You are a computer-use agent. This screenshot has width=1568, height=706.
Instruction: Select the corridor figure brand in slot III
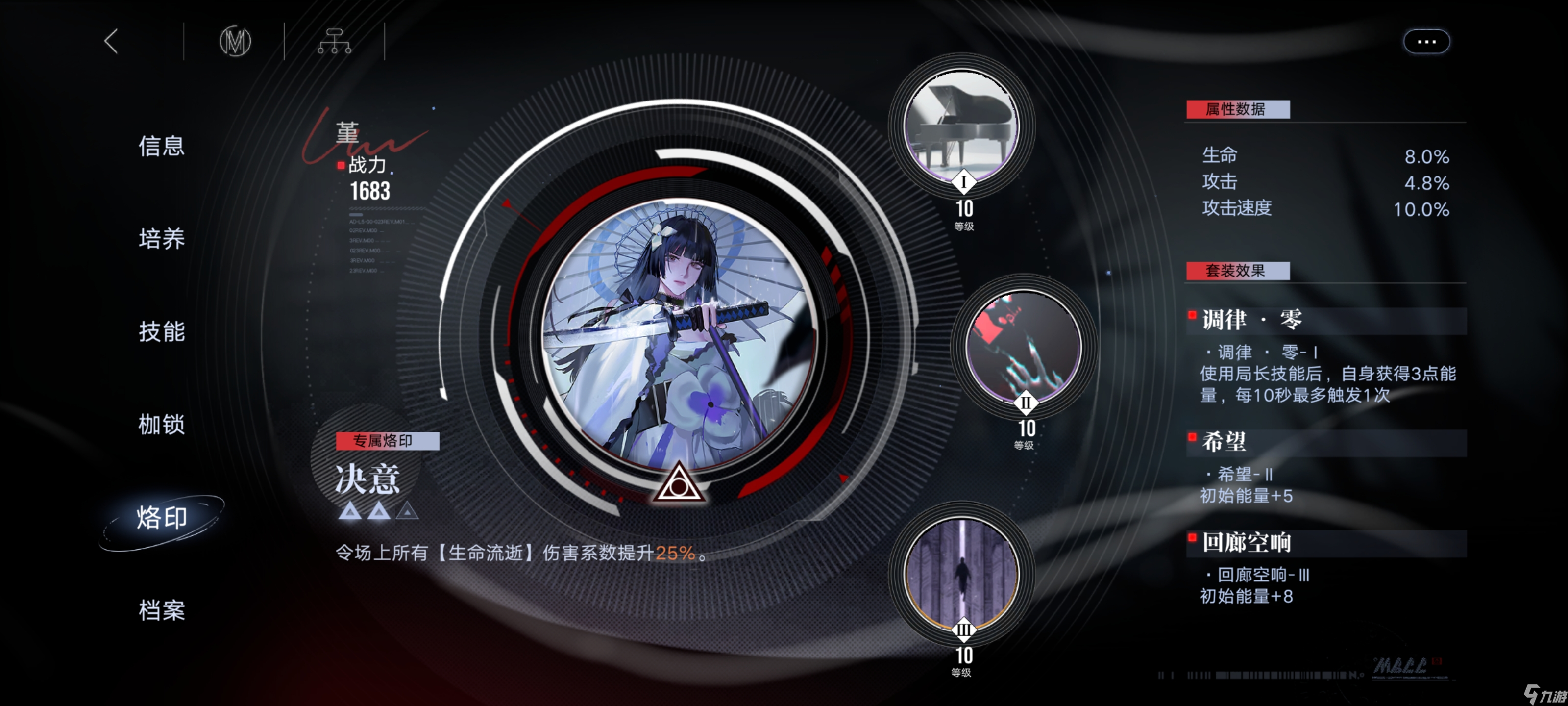[961, 574]
